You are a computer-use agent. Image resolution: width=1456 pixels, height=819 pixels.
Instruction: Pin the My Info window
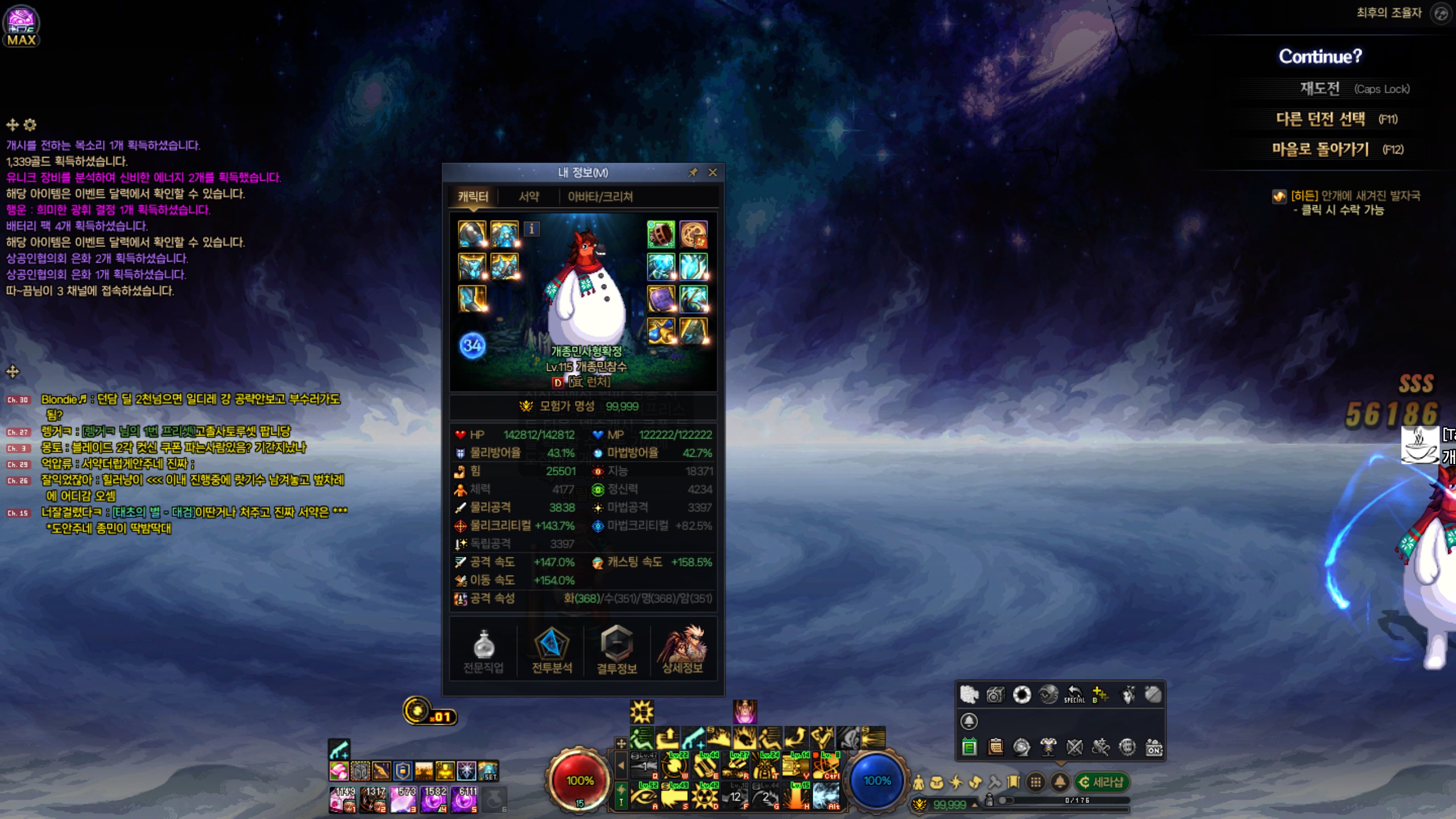pyautogui.click(x=693, y=172)
